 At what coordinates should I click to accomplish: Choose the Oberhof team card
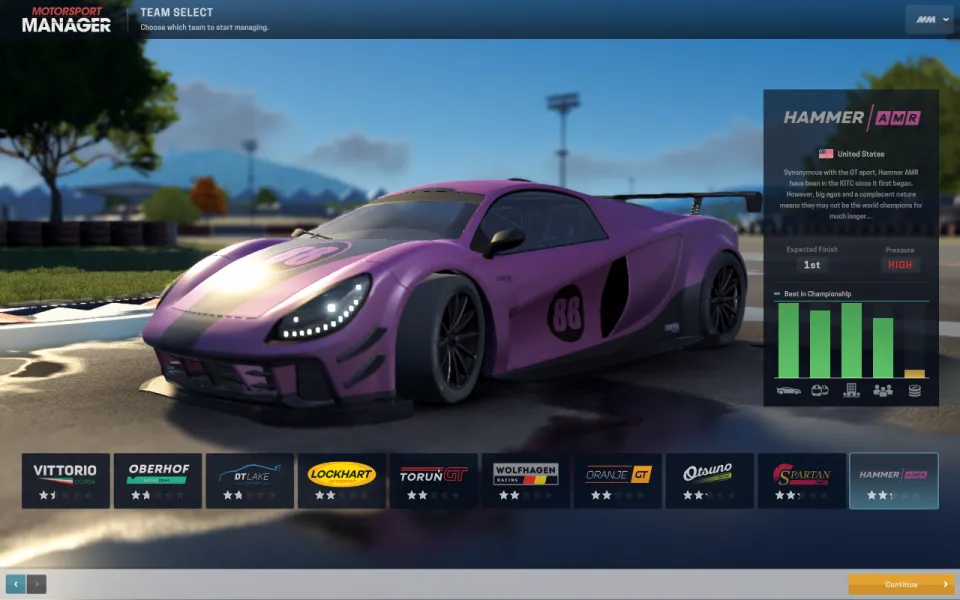point(158,481)
